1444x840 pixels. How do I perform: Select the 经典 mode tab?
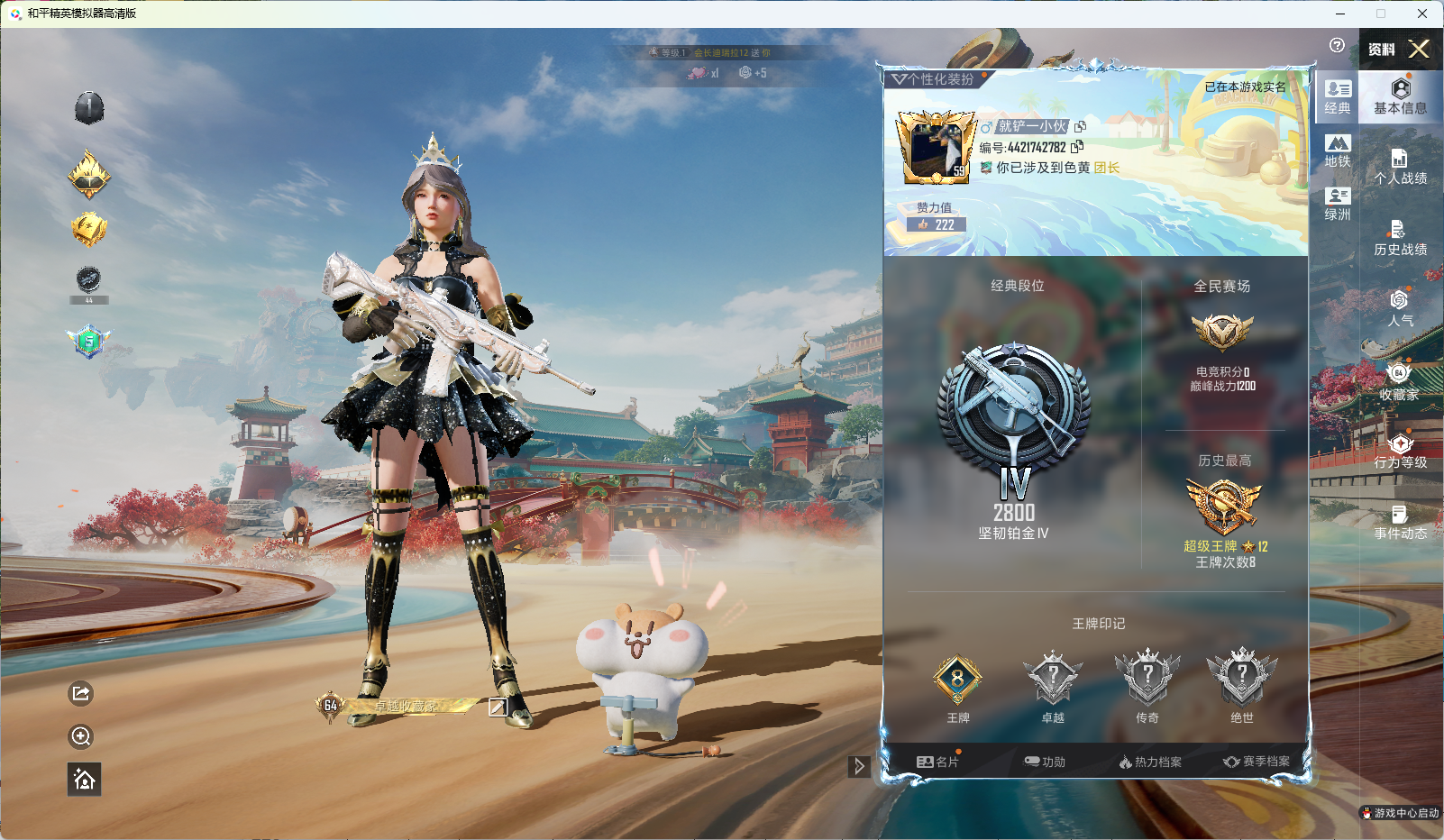[1338, 96]
